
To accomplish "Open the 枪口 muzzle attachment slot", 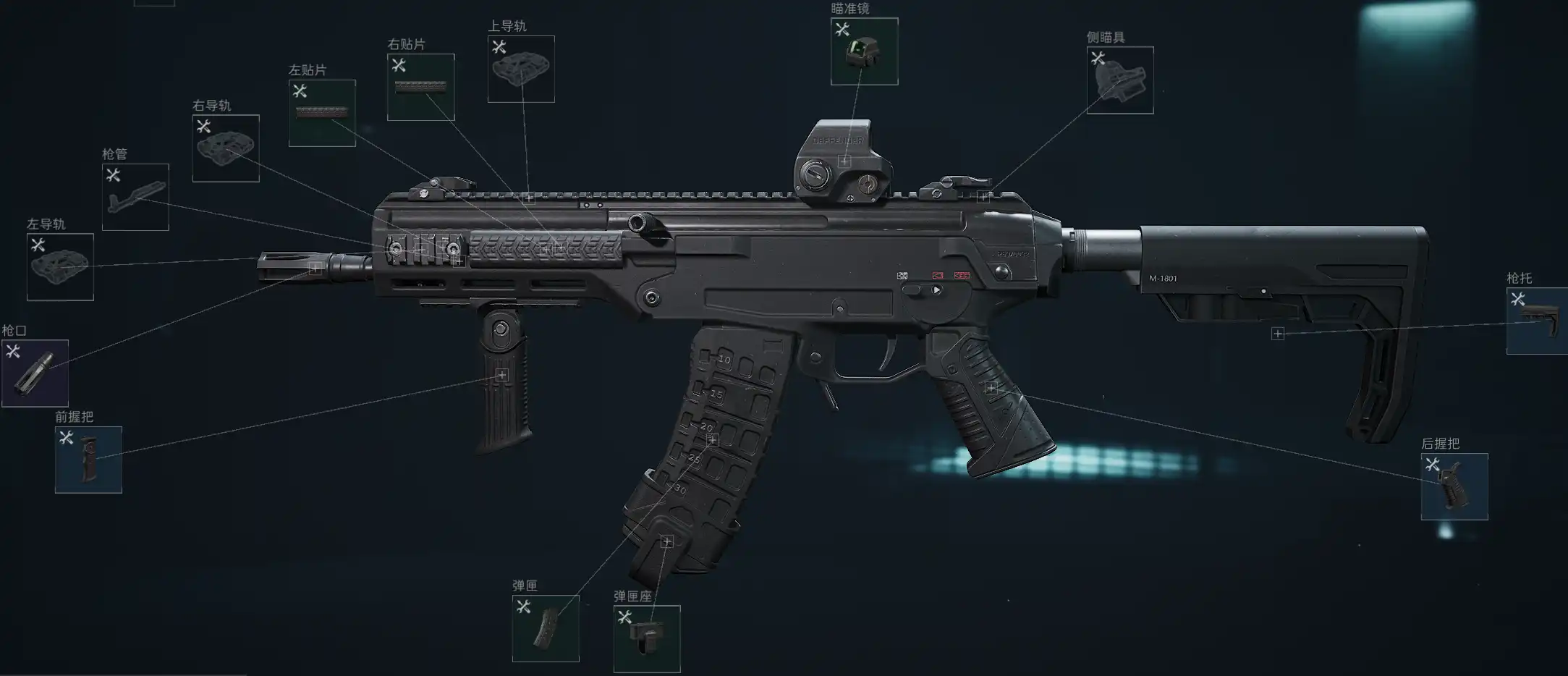I will coord(35,373).
